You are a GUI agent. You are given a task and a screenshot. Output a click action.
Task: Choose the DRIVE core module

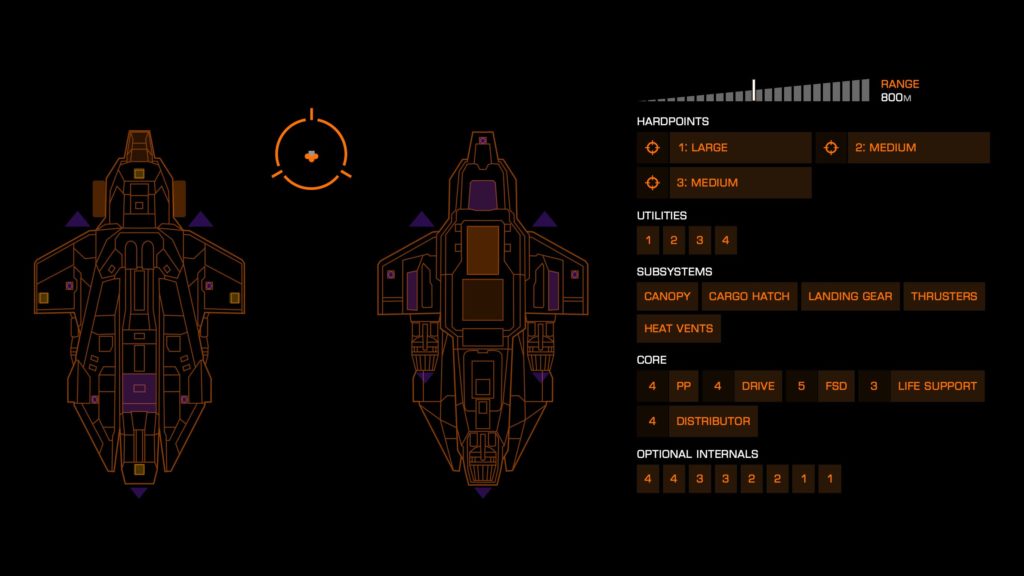click(x=758, y=386)
